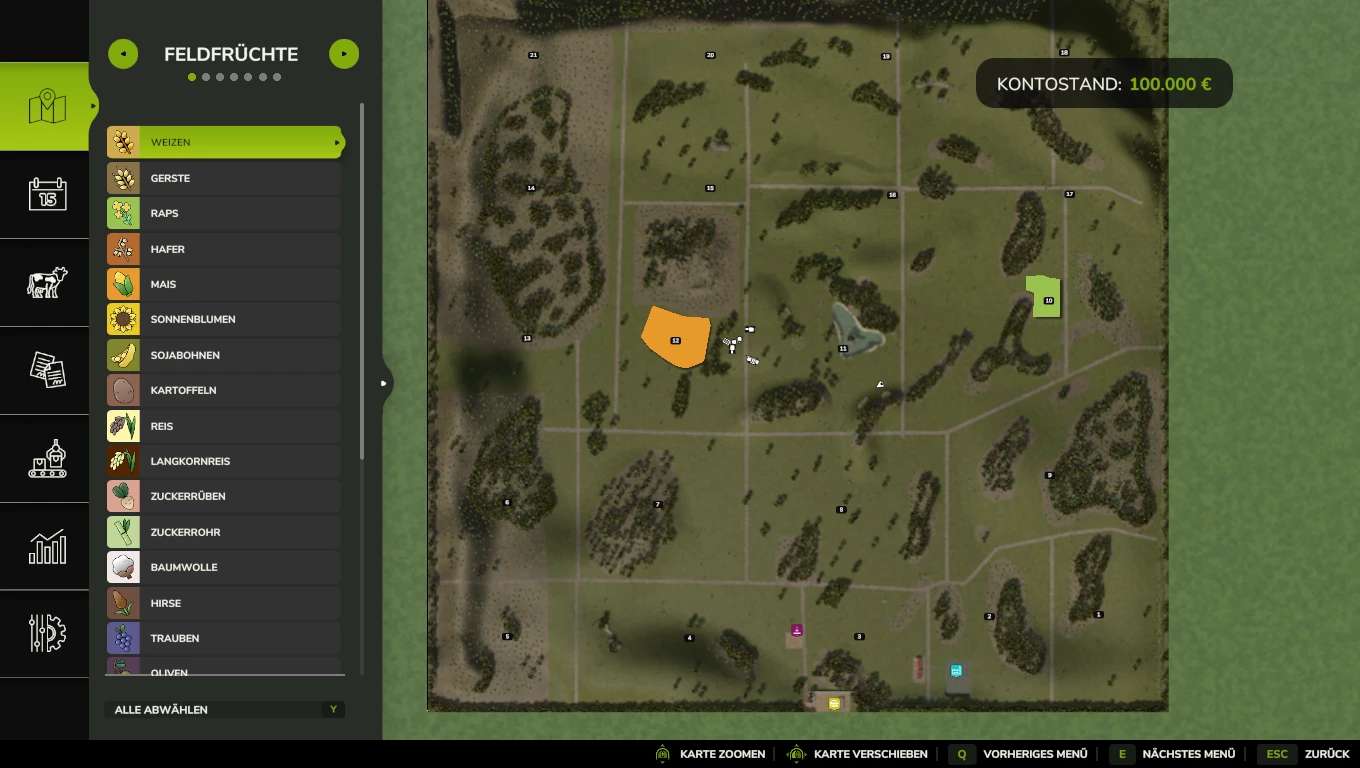Viewport: 1360px width, 768px height.
Task: Toggle the Trauben crop filter
Action: (225, 638)
